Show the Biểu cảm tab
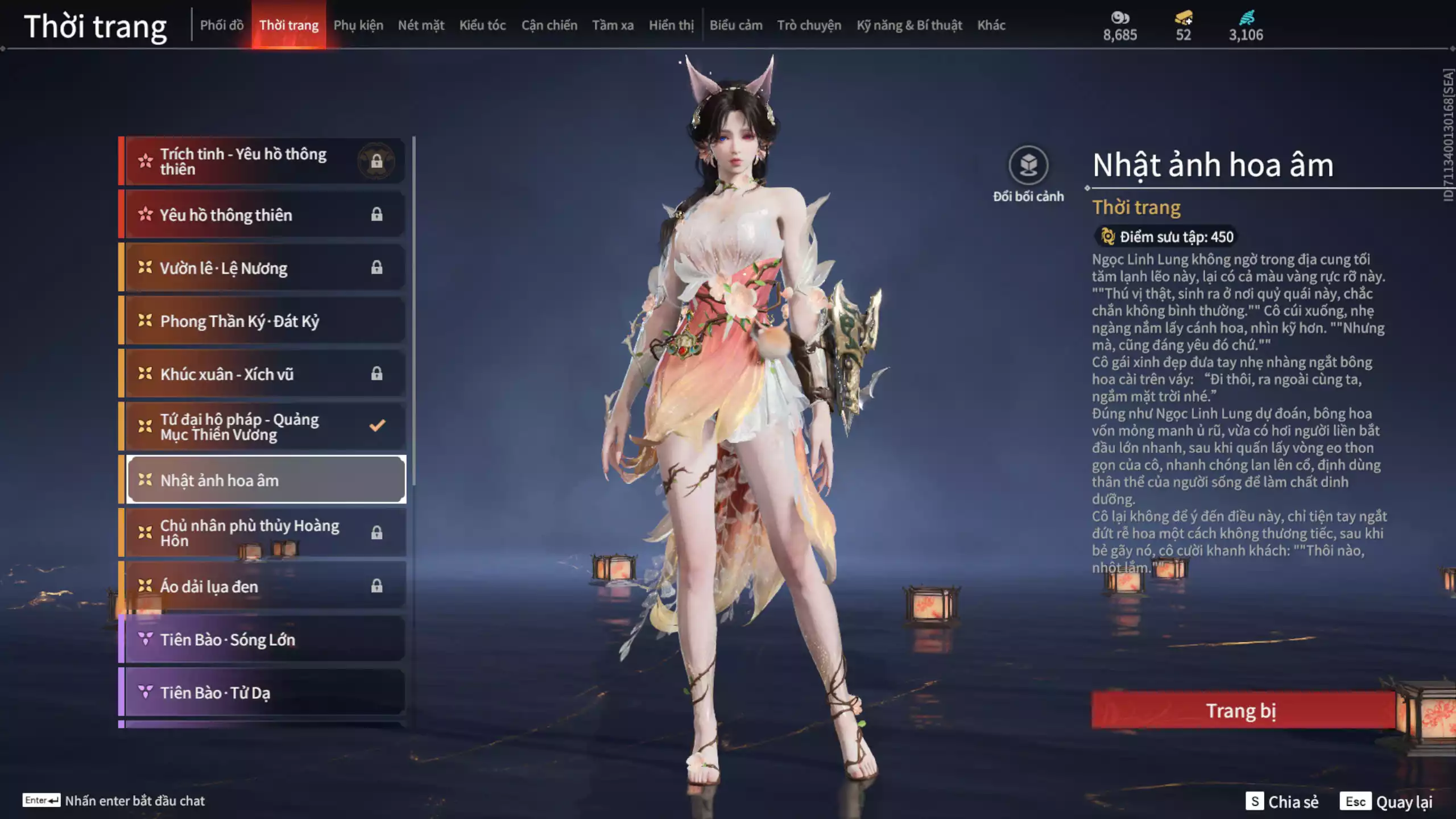1456x819 pixels. pyautogui.click(x=736, y=26)
